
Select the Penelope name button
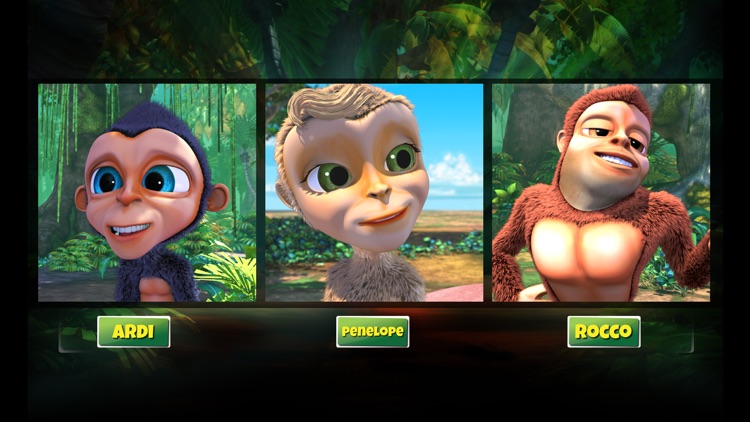[x=372, y=332]
